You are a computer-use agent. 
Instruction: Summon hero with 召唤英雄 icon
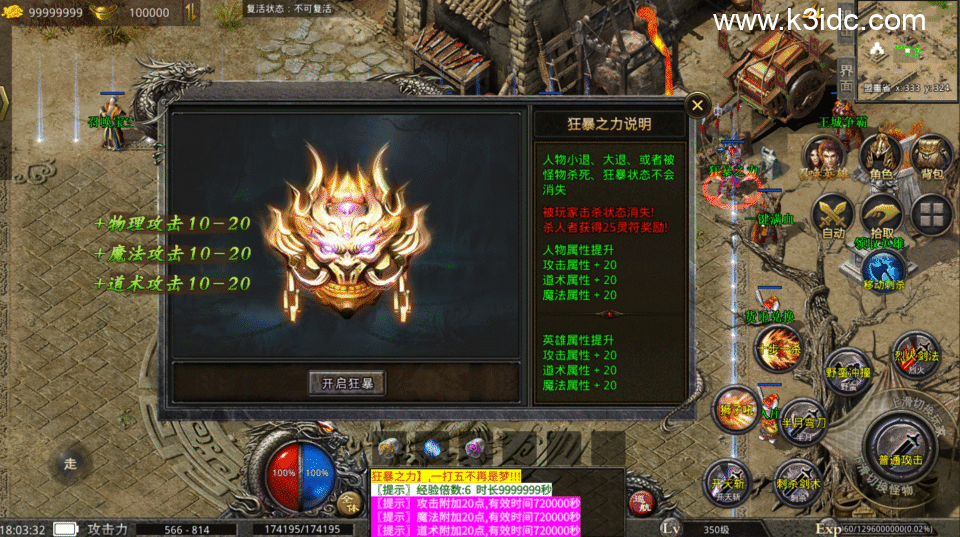point(824,158)
